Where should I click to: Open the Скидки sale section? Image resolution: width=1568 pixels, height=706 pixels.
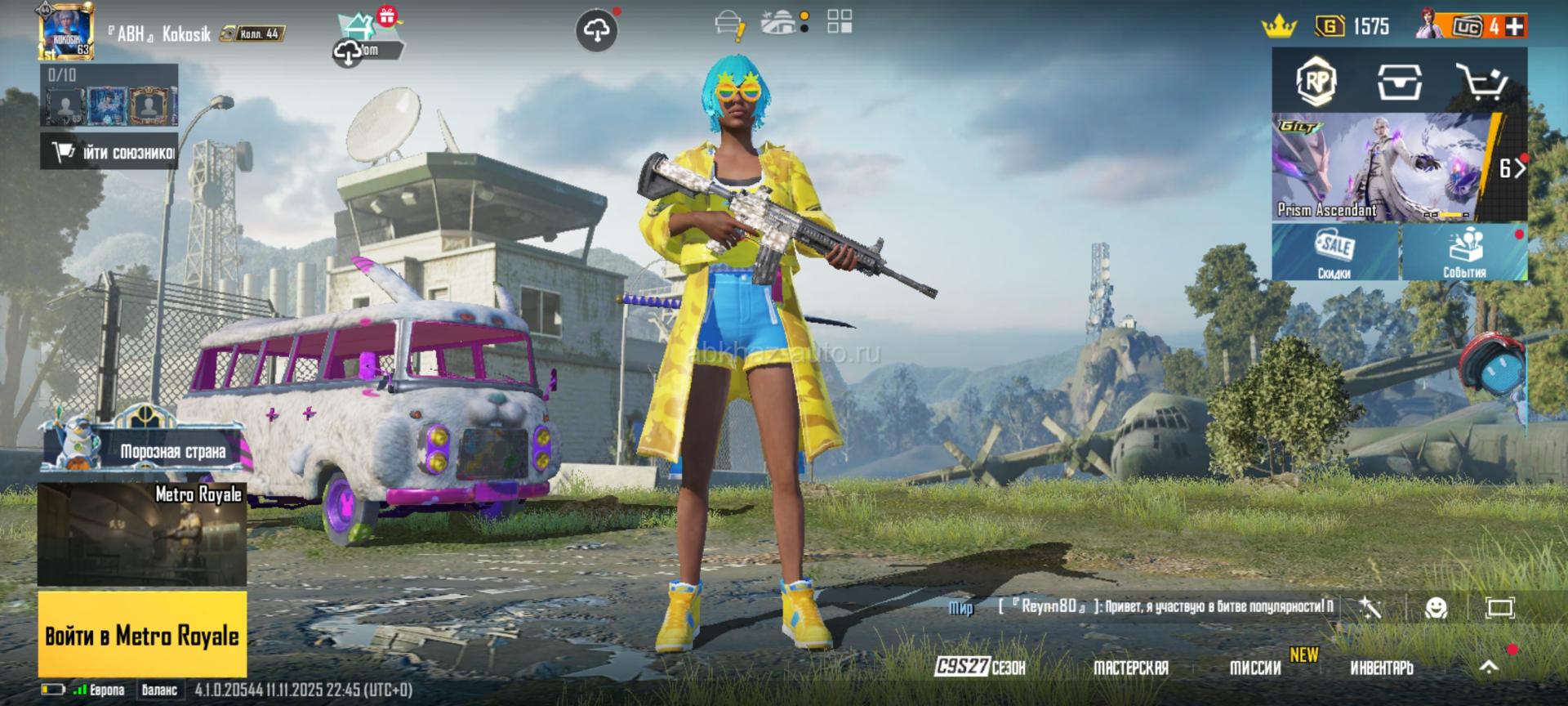[x=1334, y=252]
